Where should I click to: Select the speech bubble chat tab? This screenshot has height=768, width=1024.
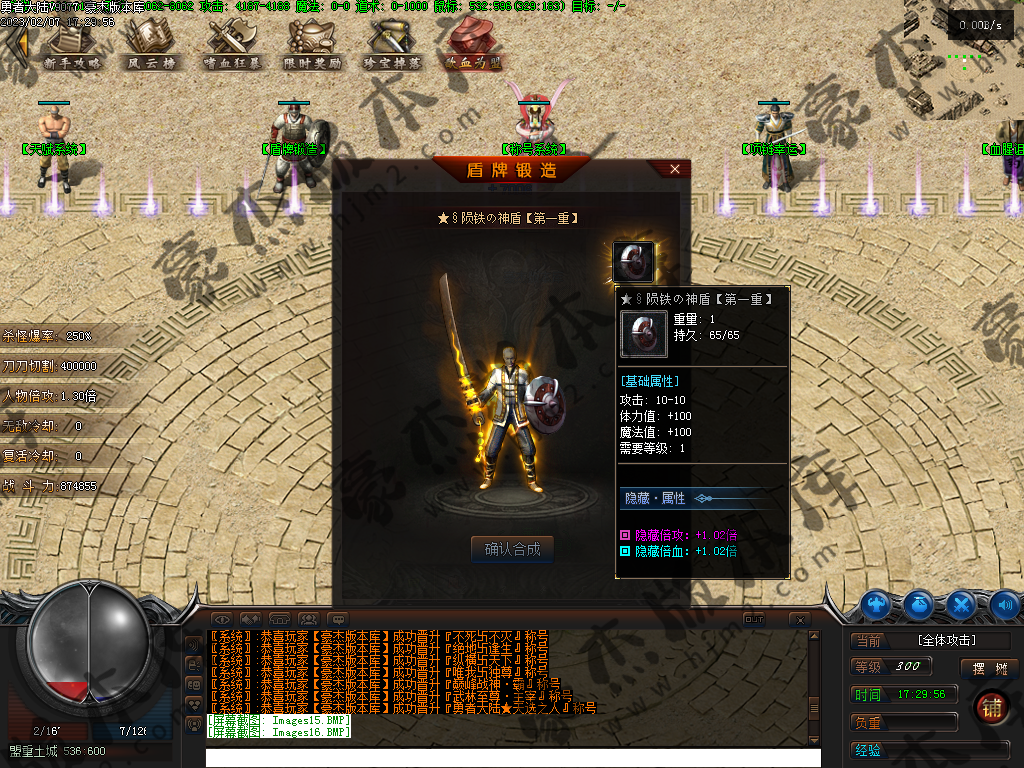tap(338, 620)
